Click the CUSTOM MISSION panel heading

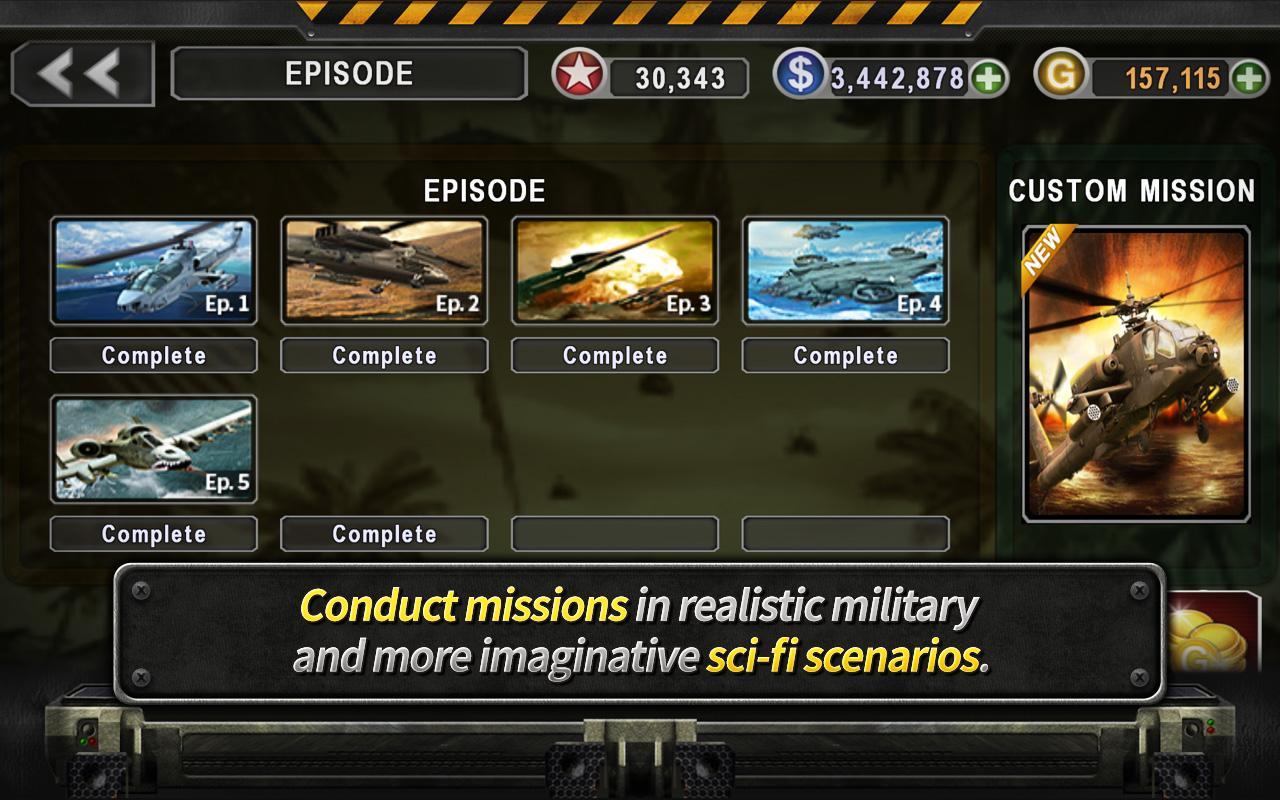tap(1131, 188)
